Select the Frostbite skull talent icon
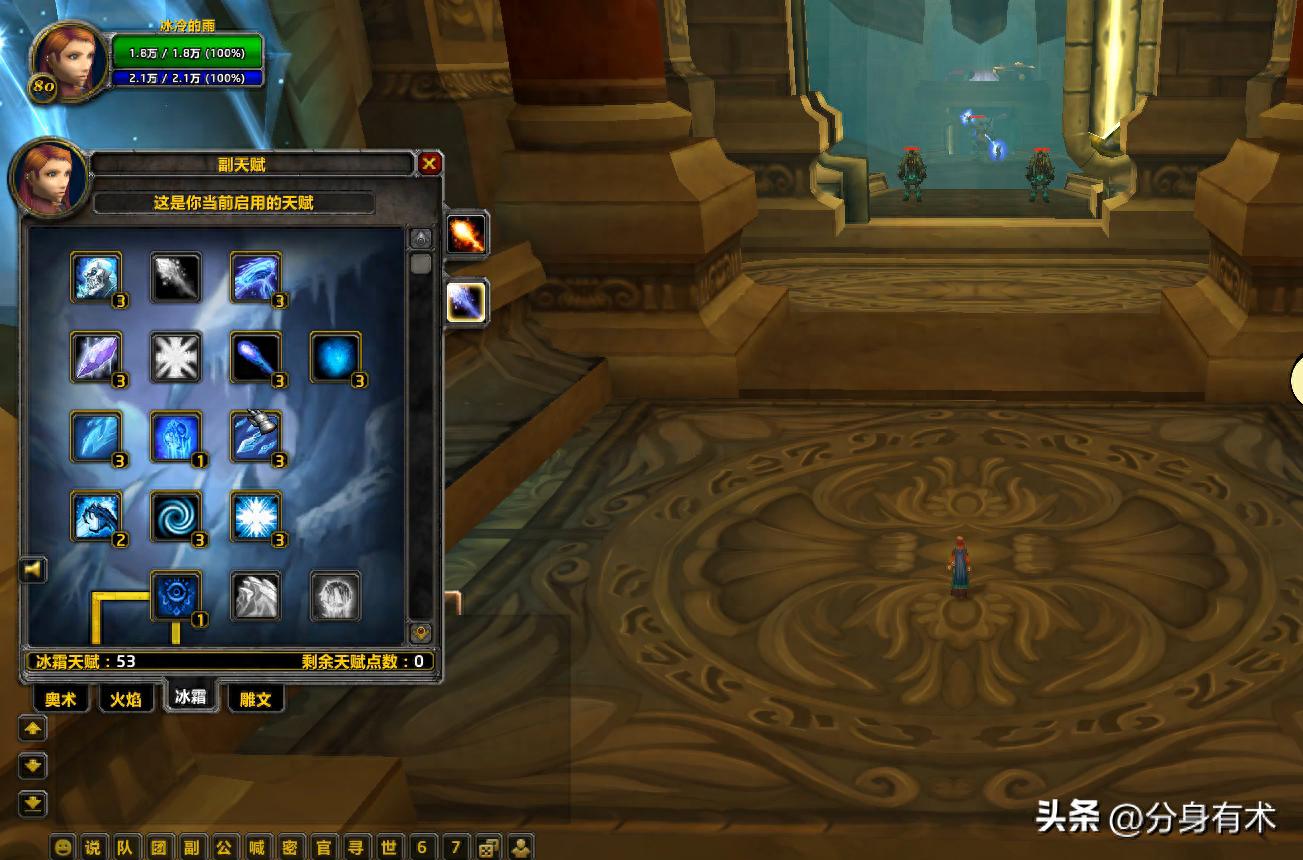Viewport: 1303px width, 860px height. [95, 278]
